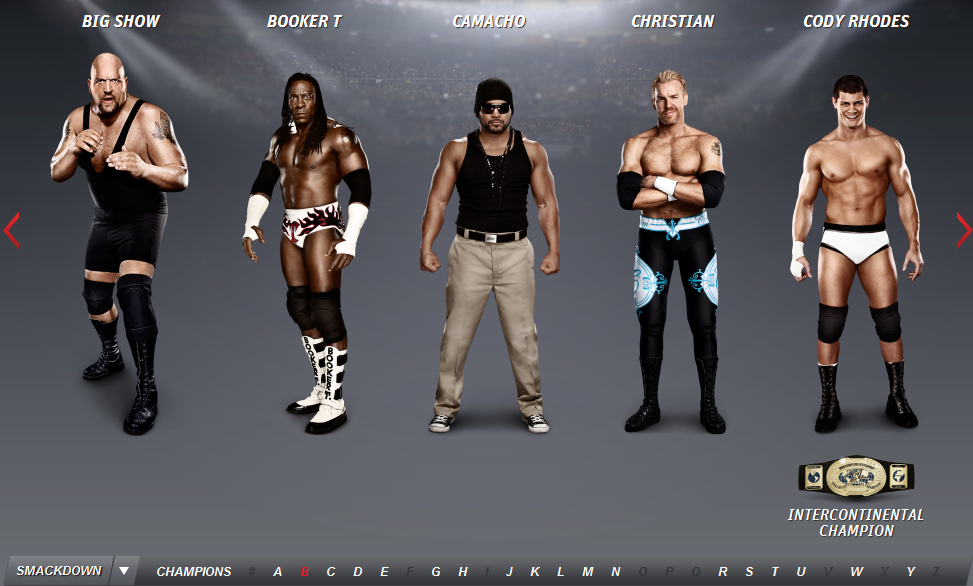Browse superstars under letter R

[x=723, y=572]
